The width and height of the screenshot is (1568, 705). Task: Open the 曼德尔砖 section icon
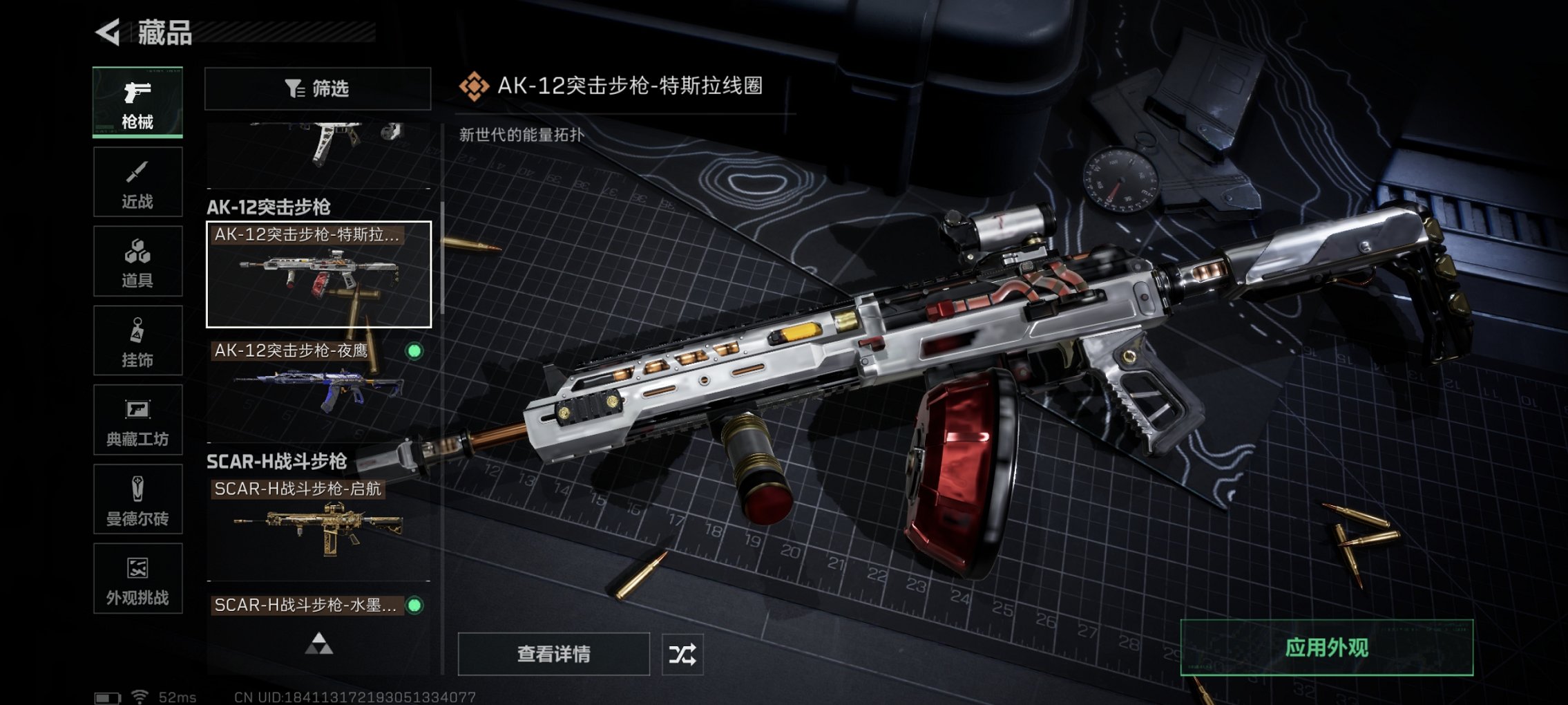pos(137,500)
